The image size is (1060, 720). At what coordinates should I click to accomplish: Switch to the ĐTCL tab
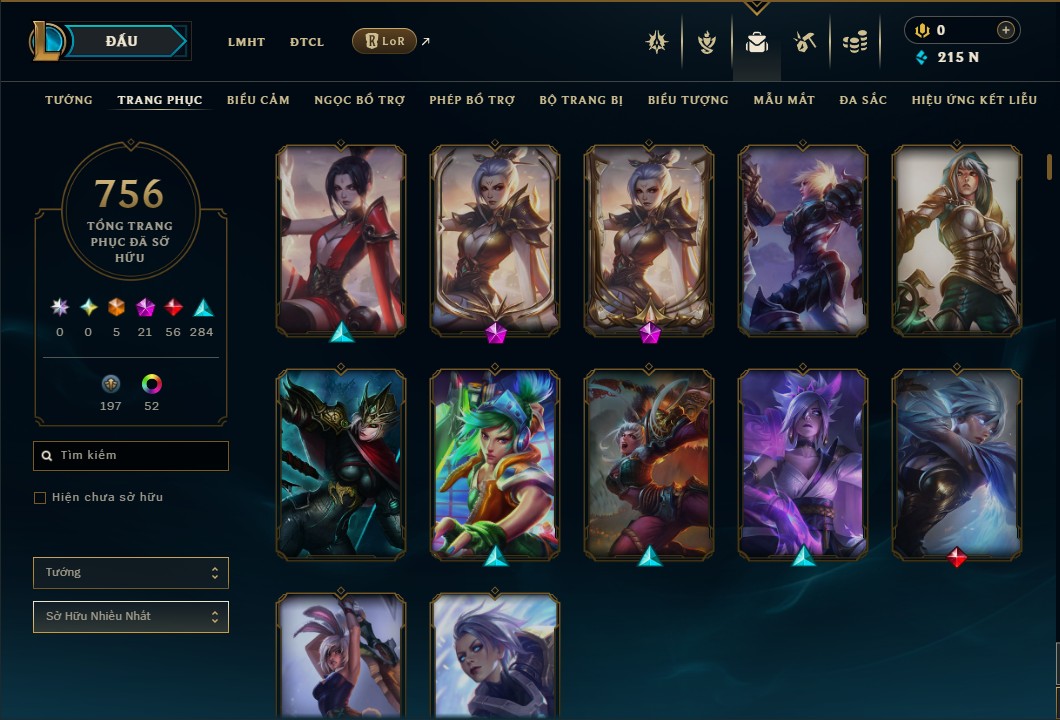(307, 42)
